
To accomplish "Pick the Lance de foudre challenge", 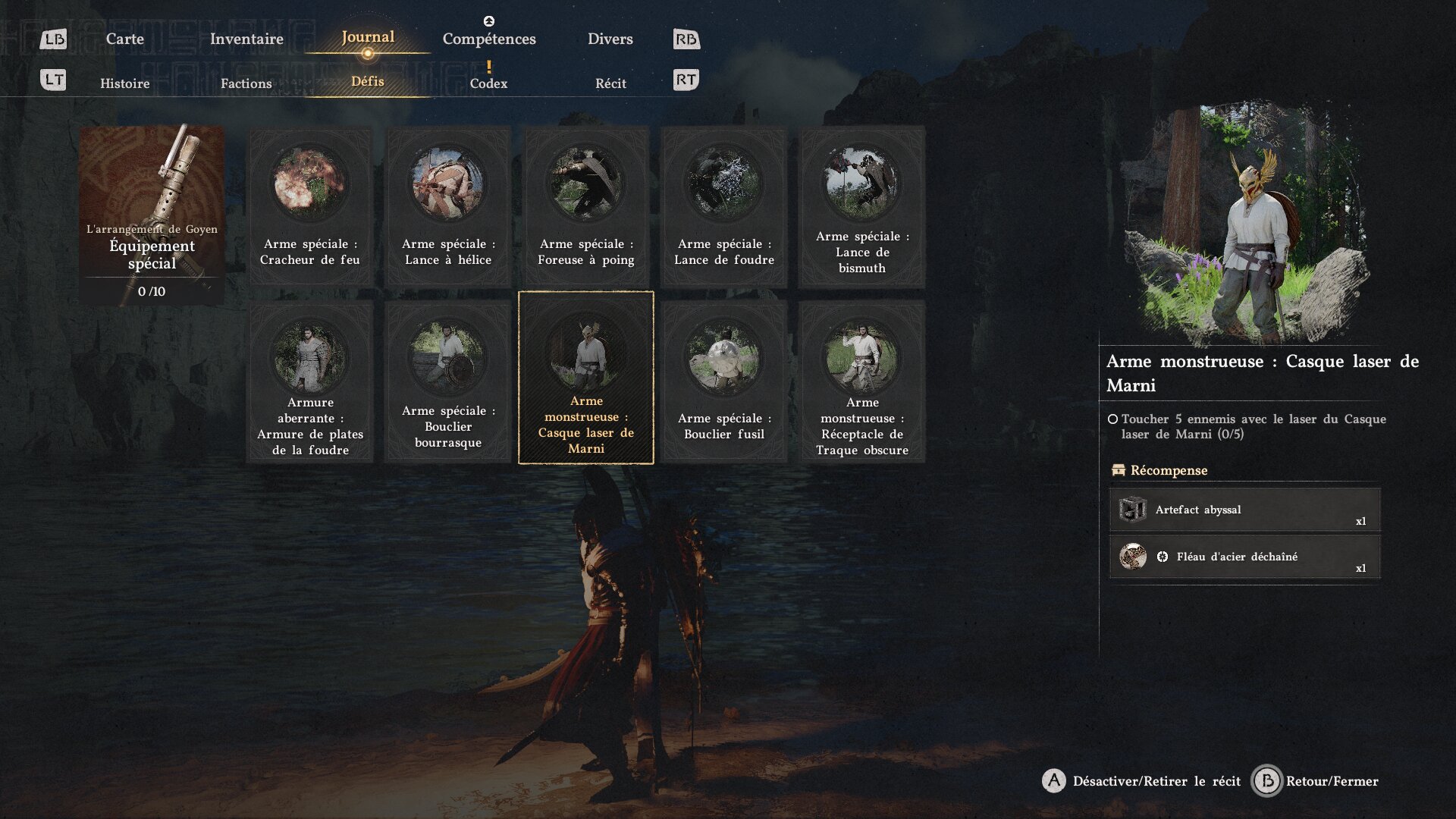I will 724,206.
